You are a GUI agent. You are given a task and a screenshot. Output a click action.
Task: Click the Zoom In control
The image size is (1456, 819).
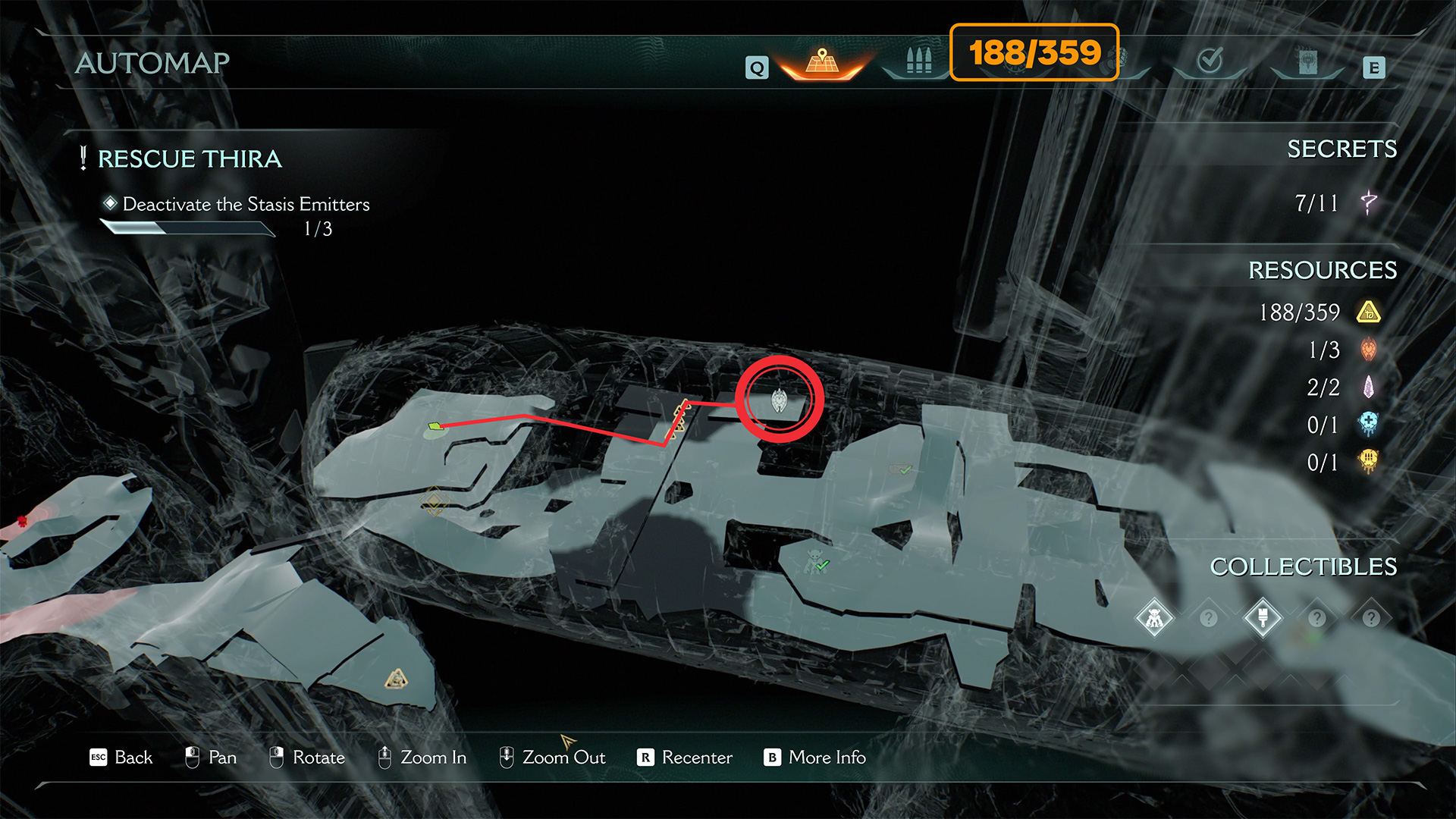click(x=422, y=758)
